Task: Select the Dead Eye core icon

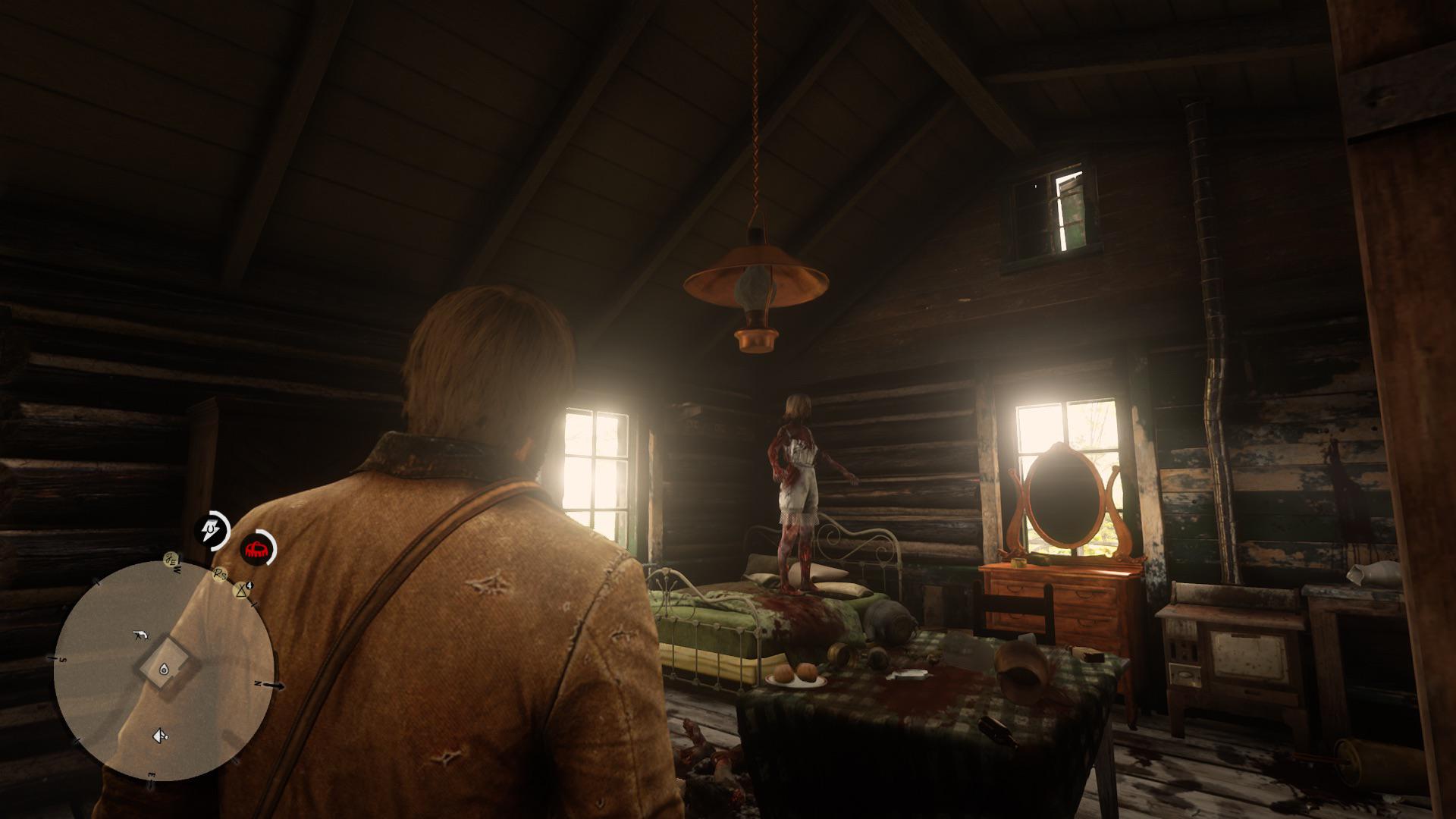Action: point(212,529)
